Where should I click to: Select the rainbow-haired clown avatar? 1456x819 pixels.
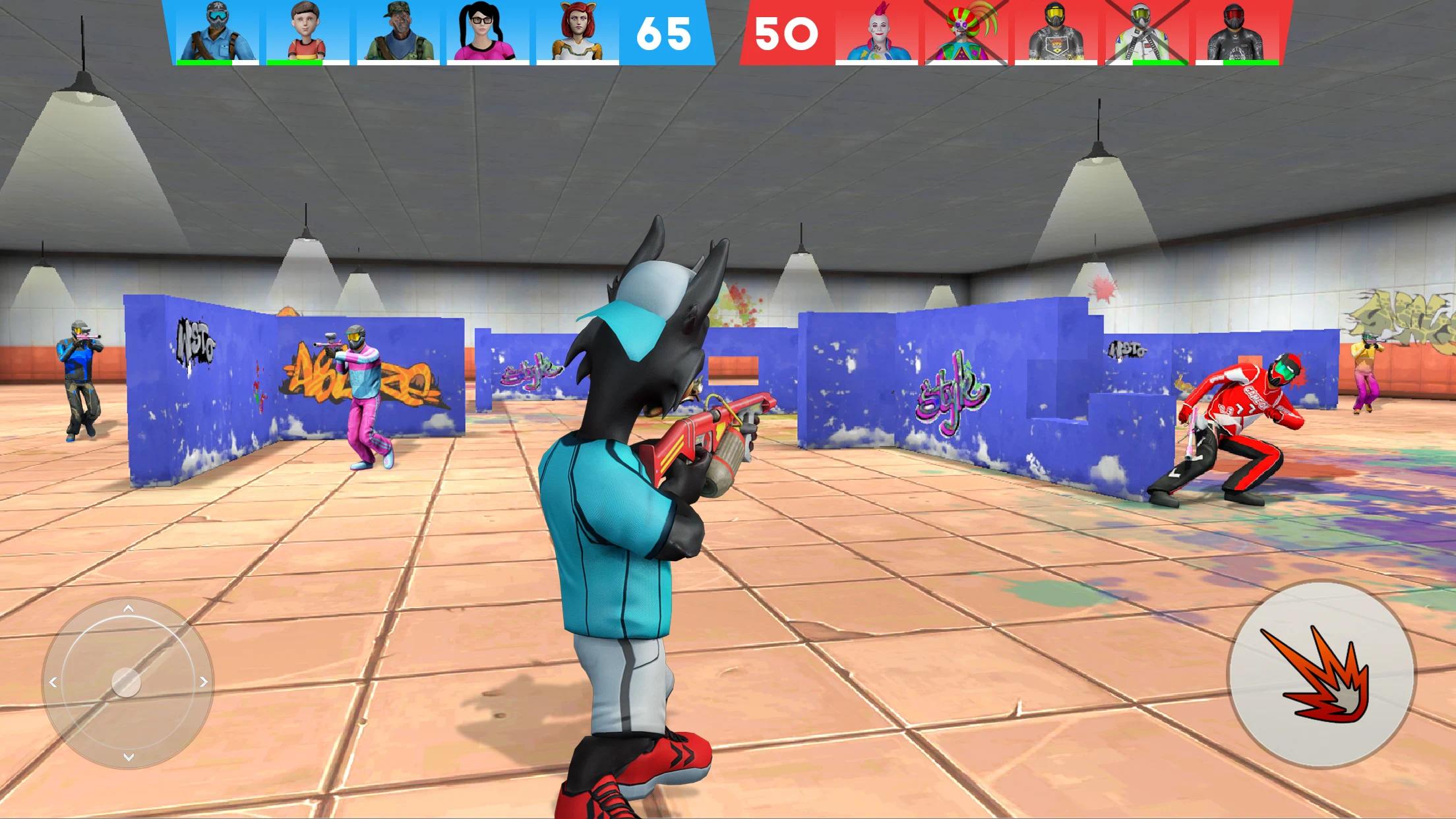pos(963,30)
